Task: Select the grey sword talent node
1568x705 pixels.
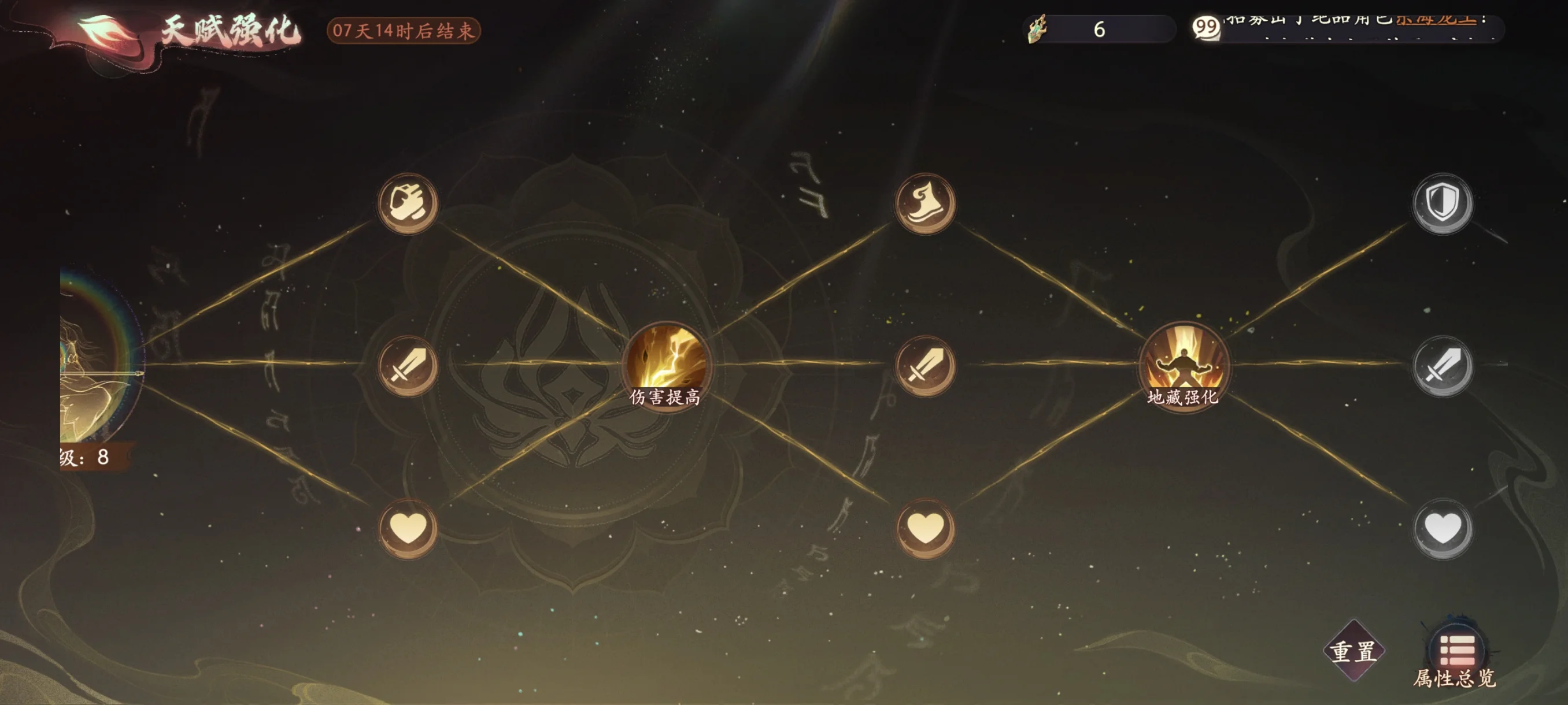Action: (x=1442, y=366)
